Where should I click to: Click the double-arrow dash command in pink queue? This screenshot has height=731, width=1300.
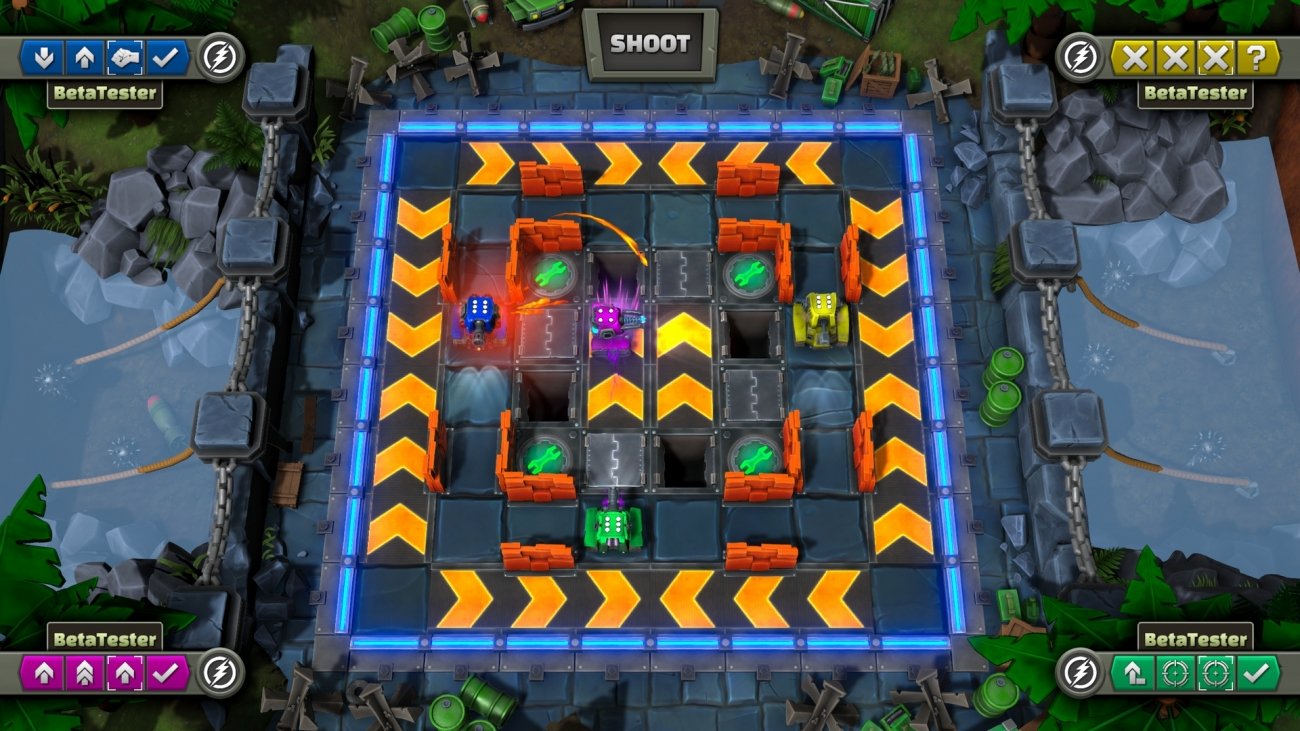point(84,671)
